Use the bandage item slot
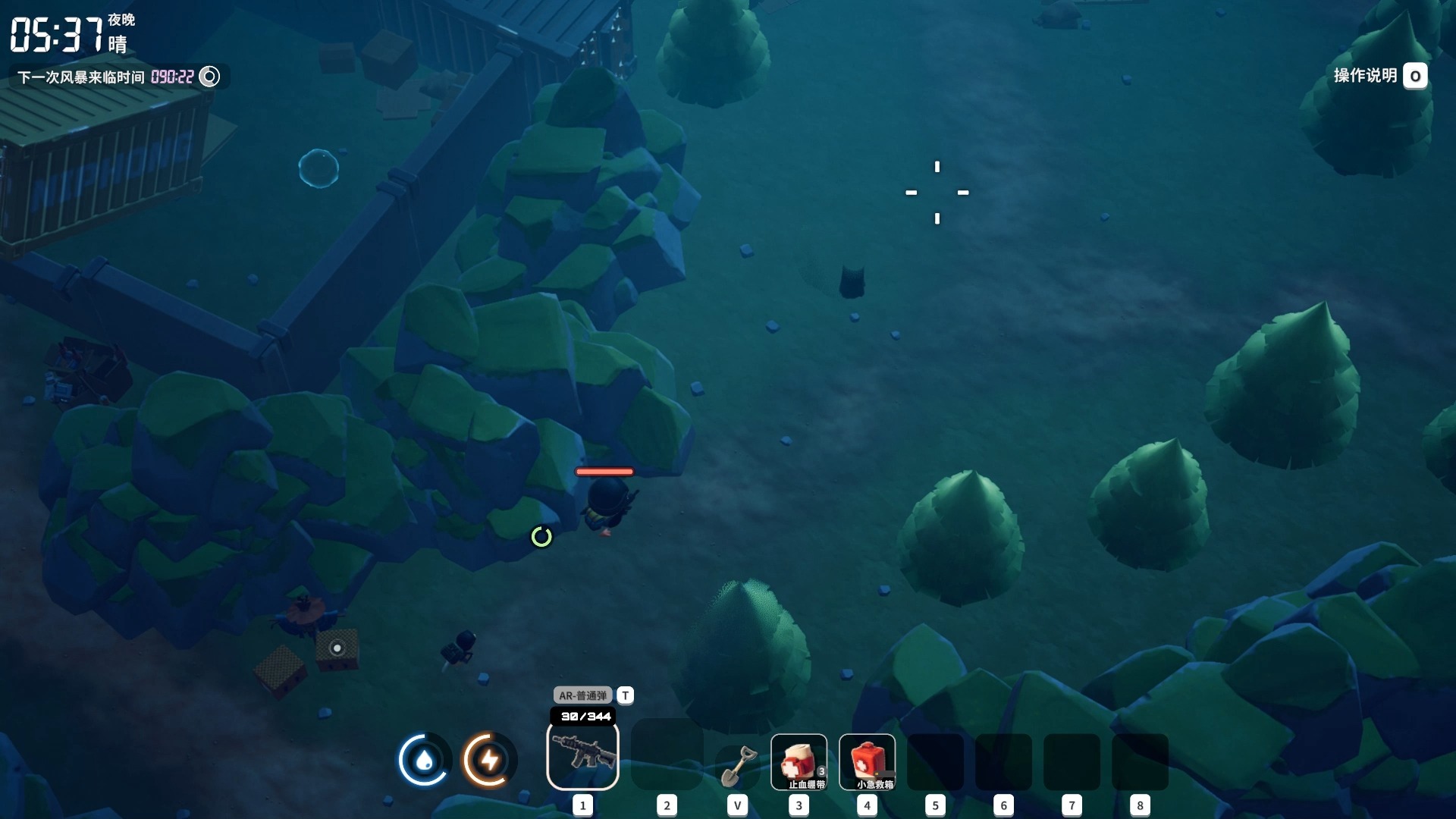 [799, 761]
